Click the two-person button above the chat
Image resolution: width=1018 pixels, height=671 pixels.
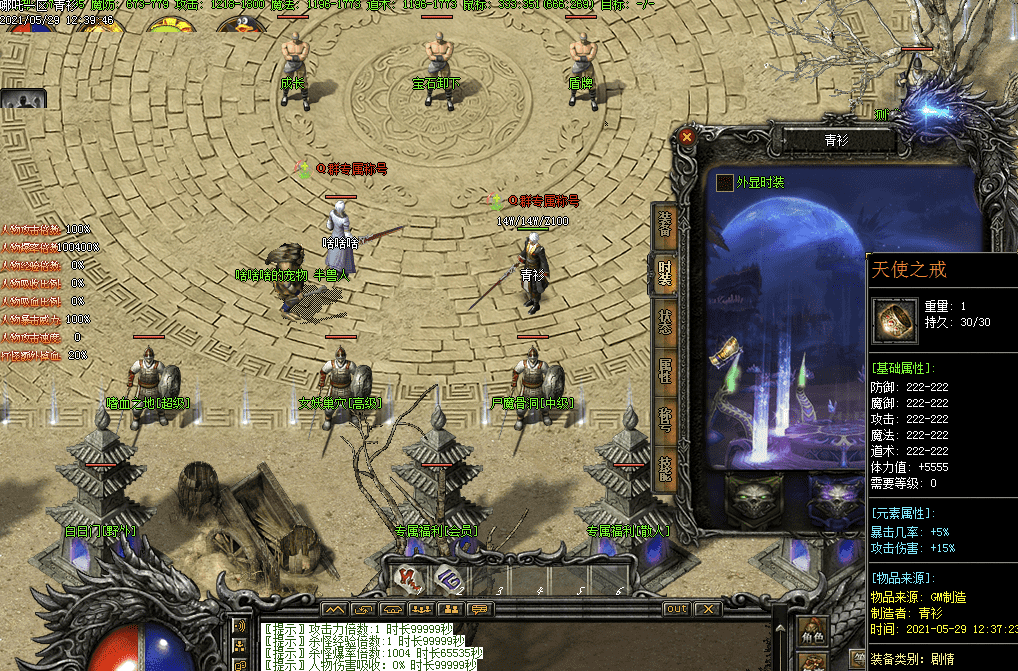click(451, 609)
